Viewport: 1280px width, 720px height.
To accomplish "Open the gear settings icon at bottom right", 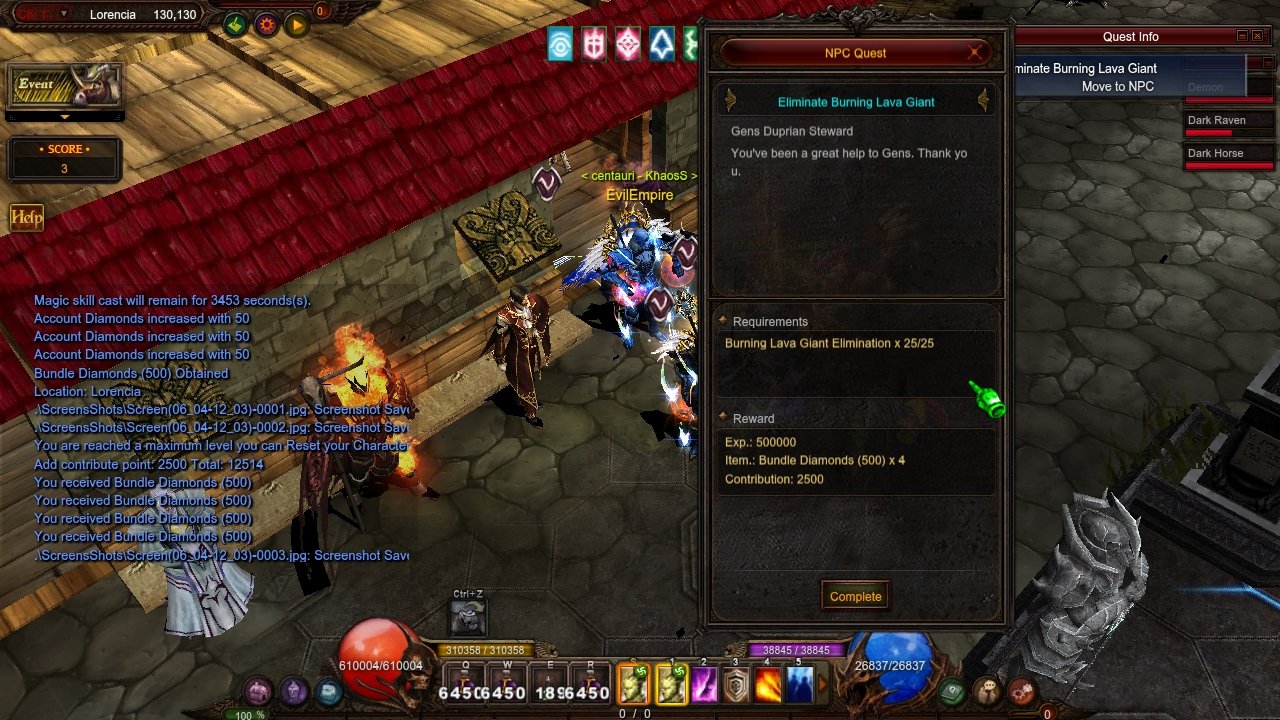I will click(1021, 691).
